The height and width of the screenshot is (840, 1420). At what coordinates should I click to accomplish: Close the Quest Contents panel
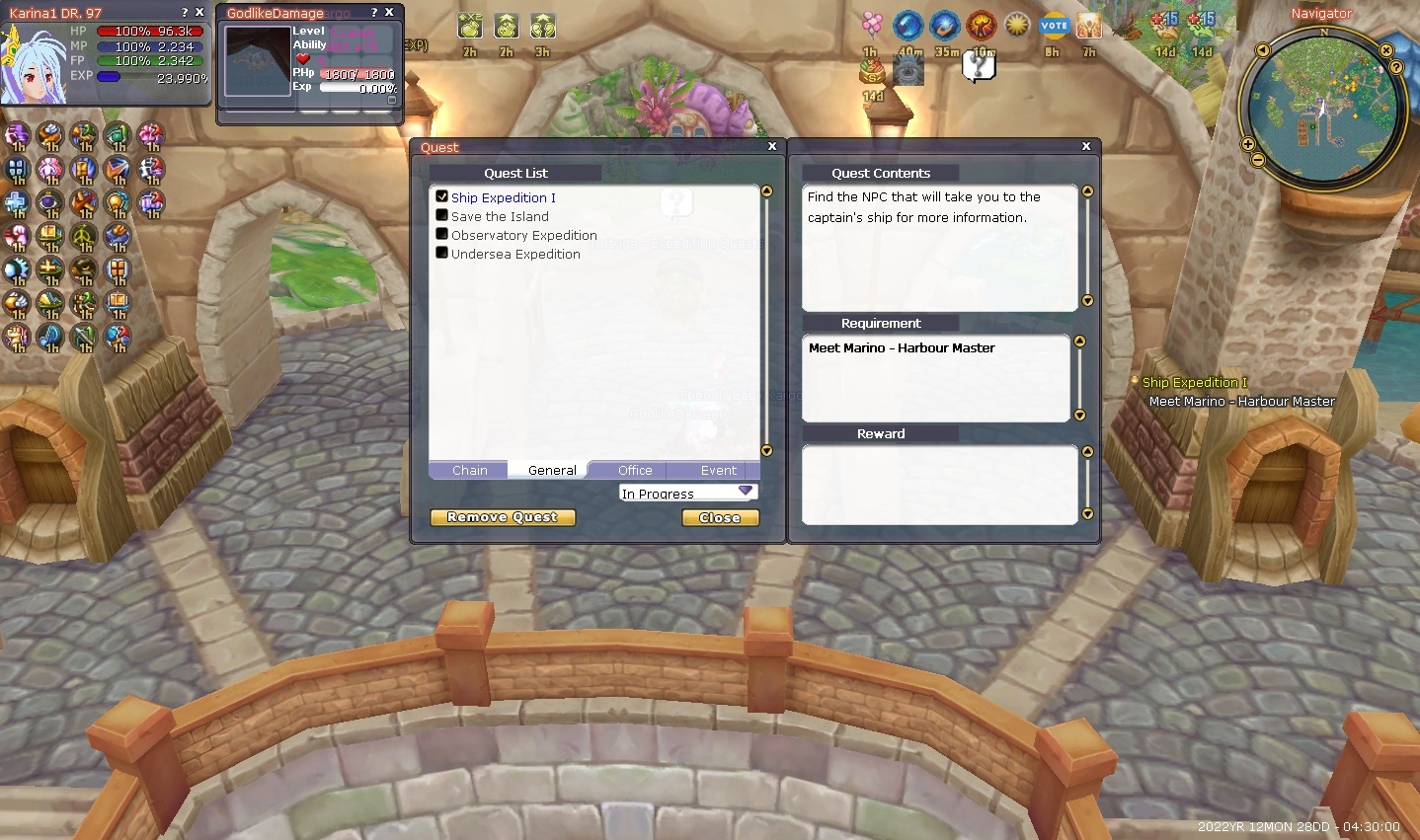tap(1086, 146)
